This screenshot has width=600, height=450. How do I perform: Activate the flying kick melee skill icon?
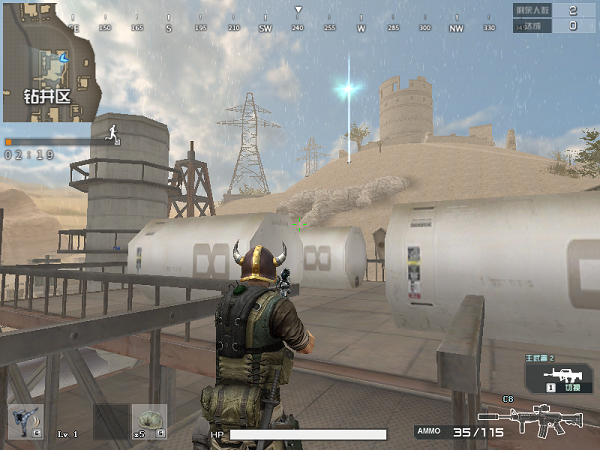click(25, 421)
